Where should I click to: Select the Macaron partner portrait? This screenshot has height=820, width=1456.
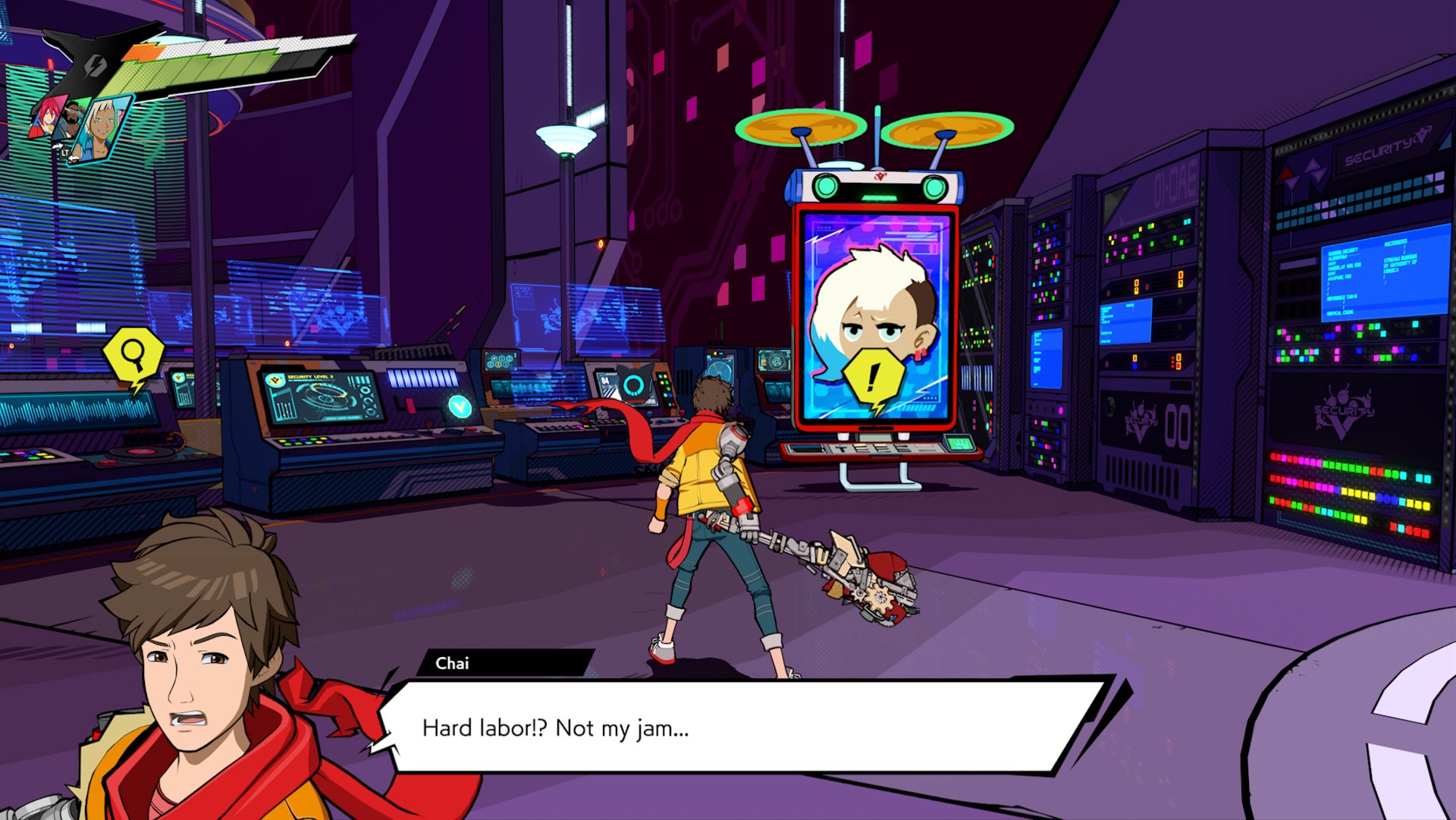[71, 119]
